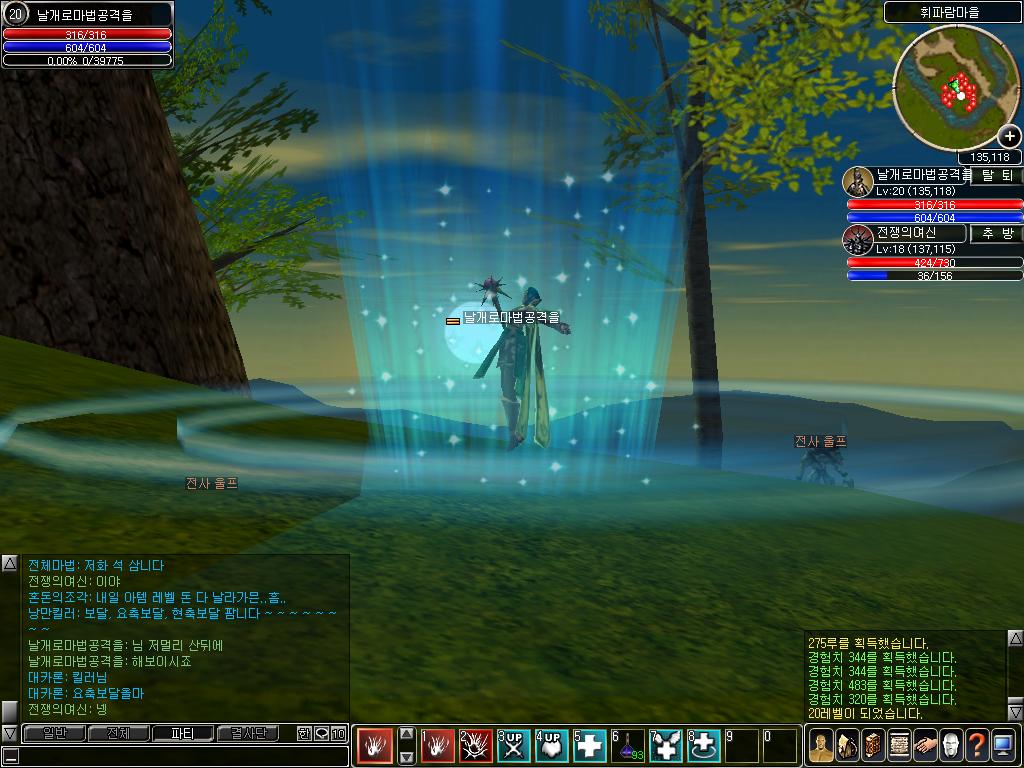Focus the chat text input field
The height and width of the screenshot is (768, 1024).
(180, 755)
